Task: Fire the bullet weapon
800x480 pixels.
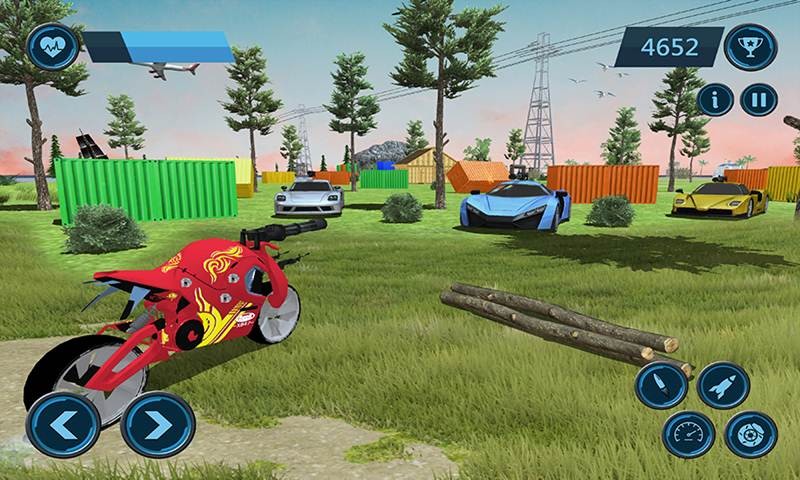Action: [661, 386]
